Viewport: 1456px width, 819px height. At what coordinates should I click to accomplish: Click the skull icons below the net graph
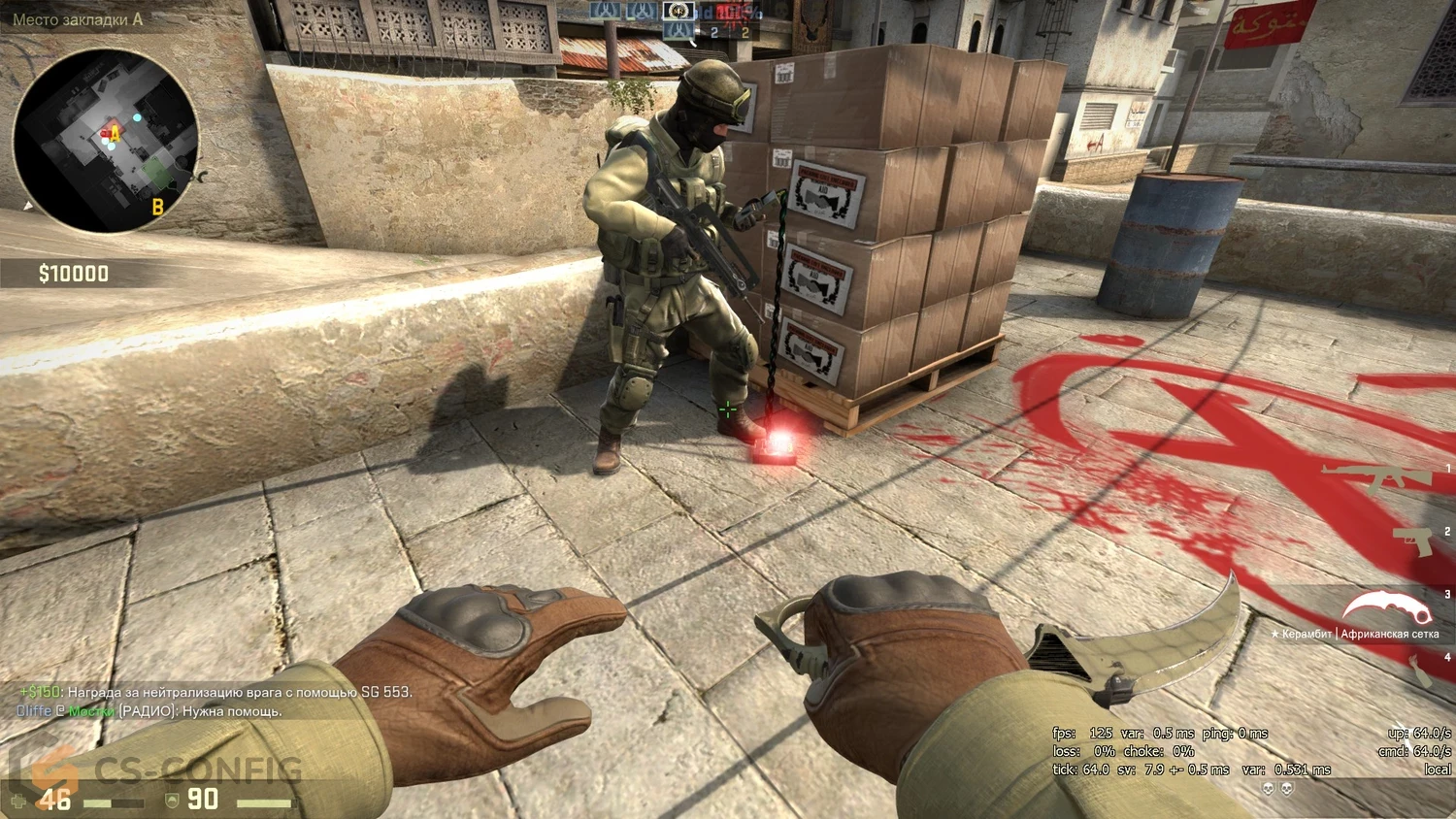tap(1276, 789)
